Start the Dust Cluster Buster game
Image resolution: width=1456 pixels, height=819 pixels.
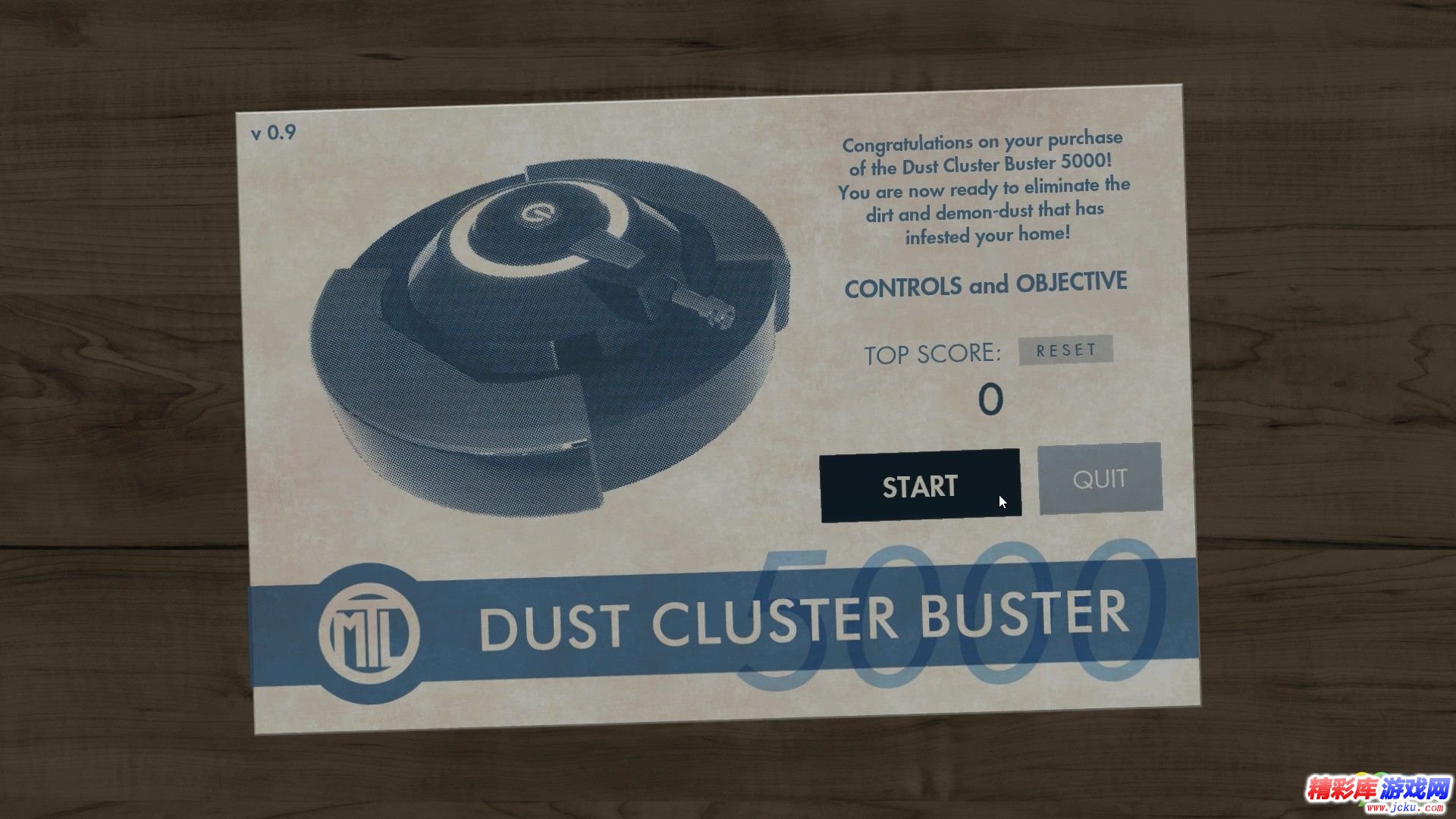click(920, 485)
